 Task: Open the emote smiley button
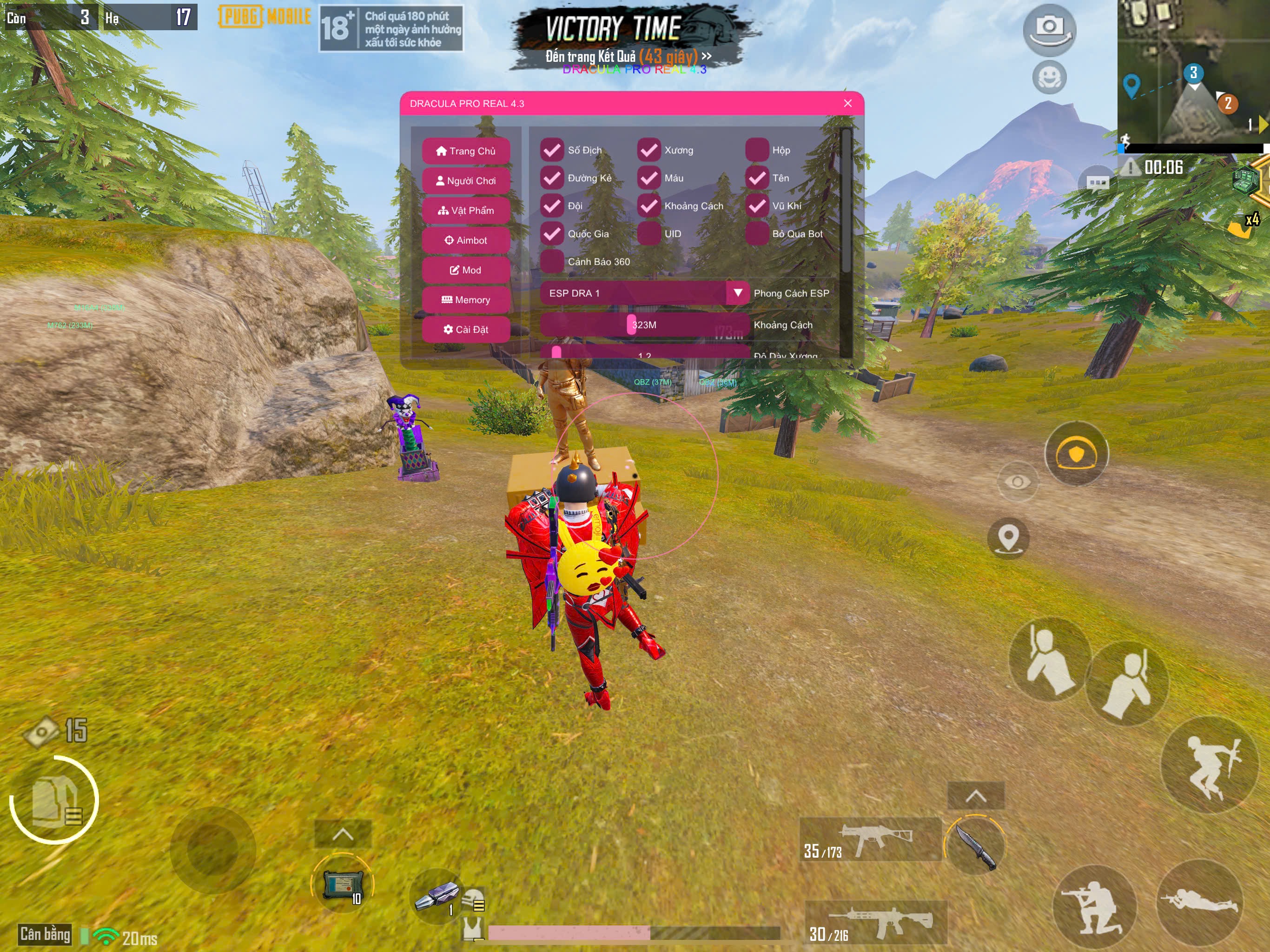pos(1049,77)
